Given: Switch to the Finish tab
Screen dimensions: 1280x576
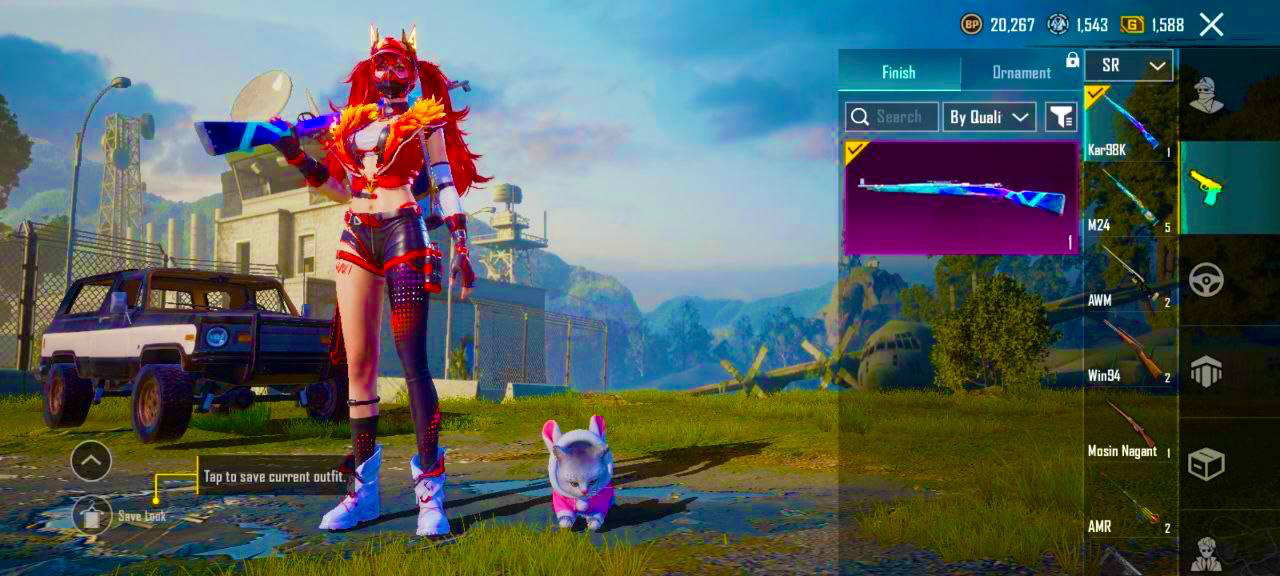Looking at the screenshot, I should 898,72.
